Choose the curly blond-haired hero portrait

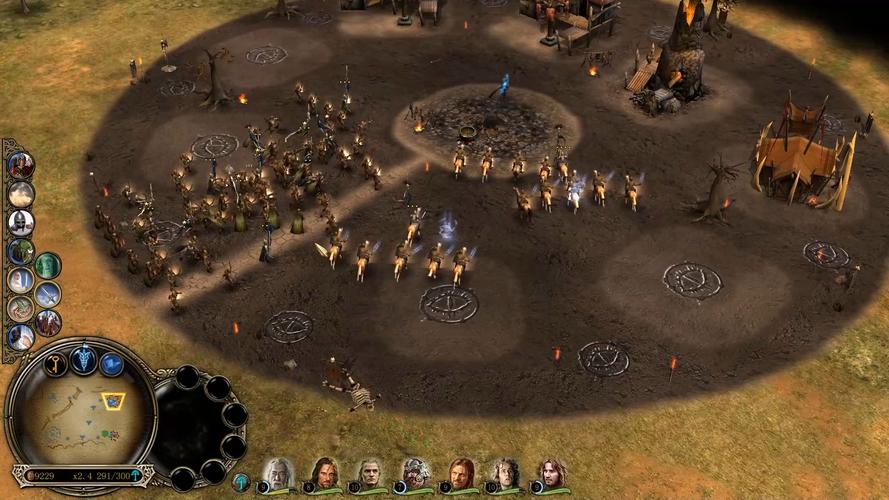click(x=507, y=472)
